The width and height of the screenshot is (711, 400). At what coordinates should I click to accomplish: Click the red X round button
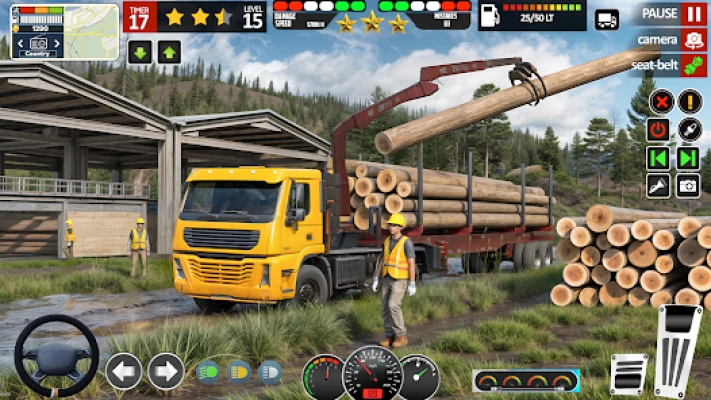(x=660, y=101)
